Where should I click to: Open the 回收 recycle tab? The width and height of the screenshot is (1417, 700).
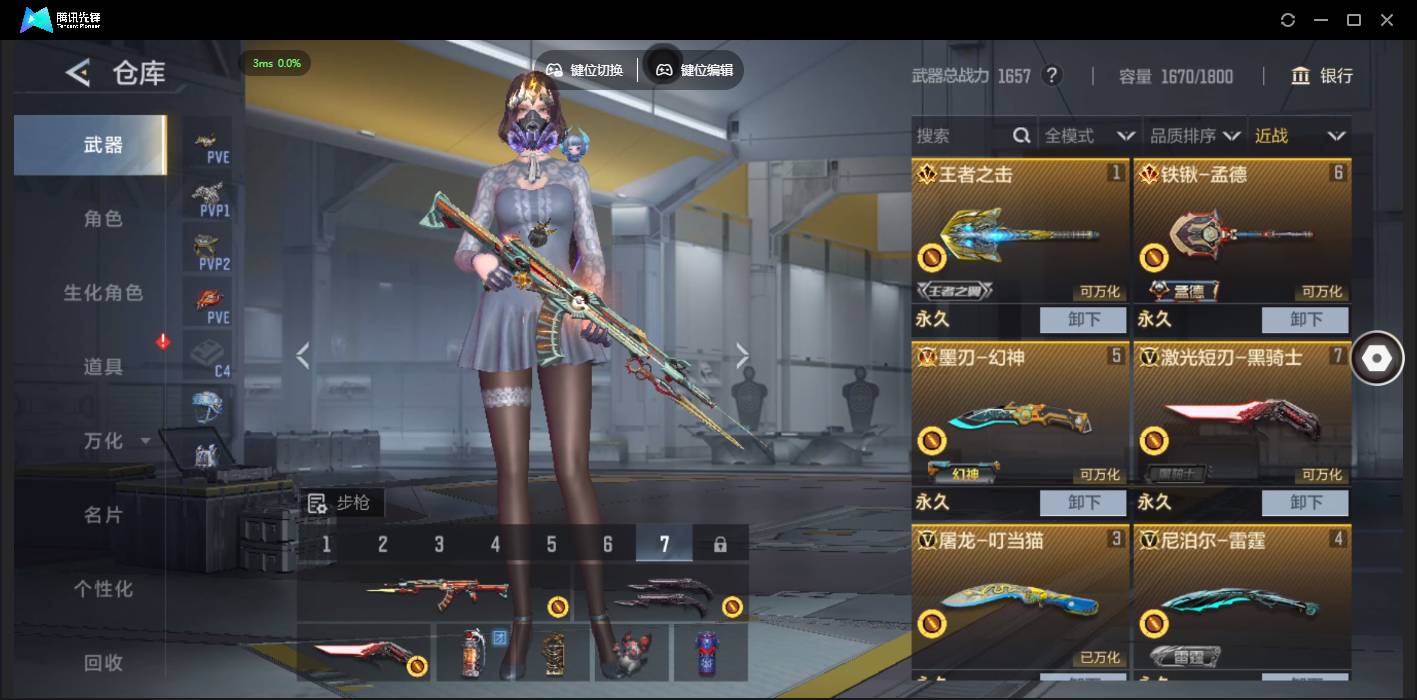(x=103, y=663)
